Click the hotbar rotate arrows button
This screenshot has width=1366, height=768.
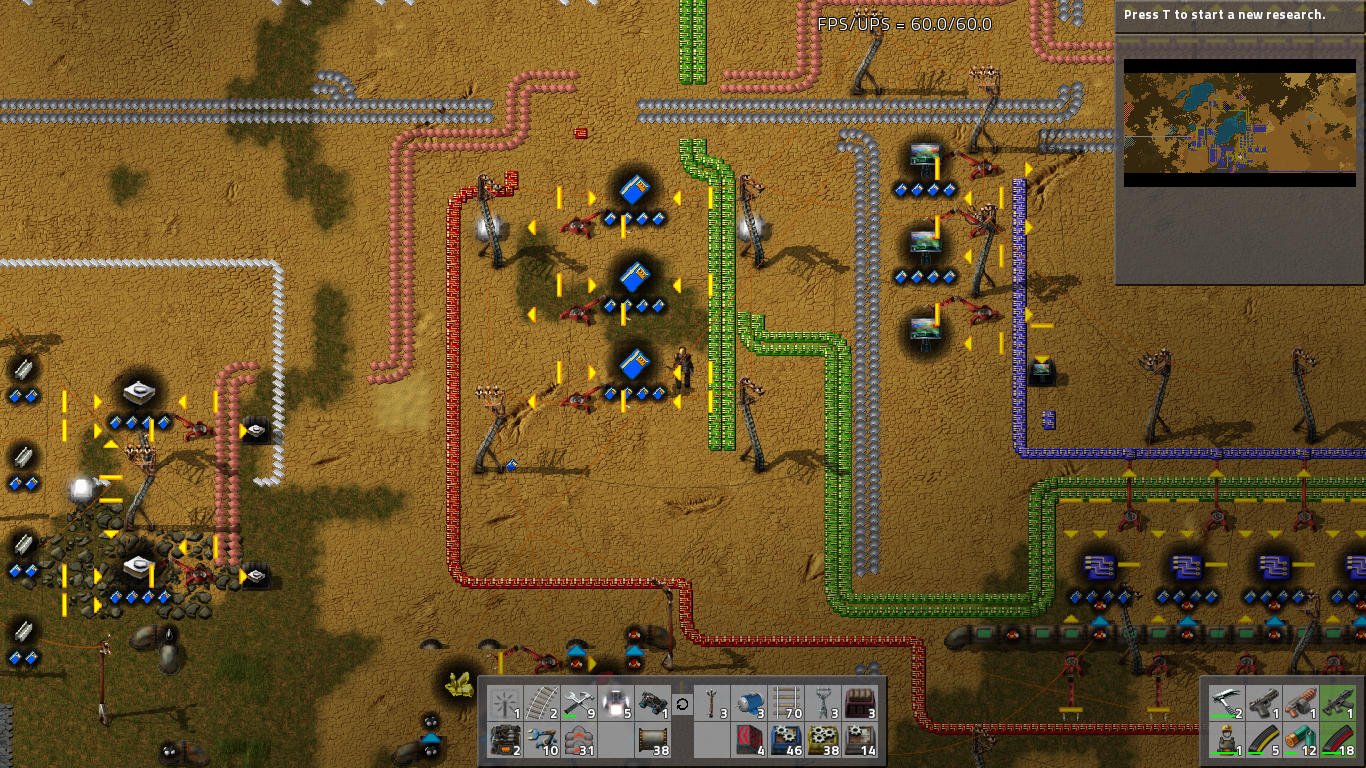[682, 704]
